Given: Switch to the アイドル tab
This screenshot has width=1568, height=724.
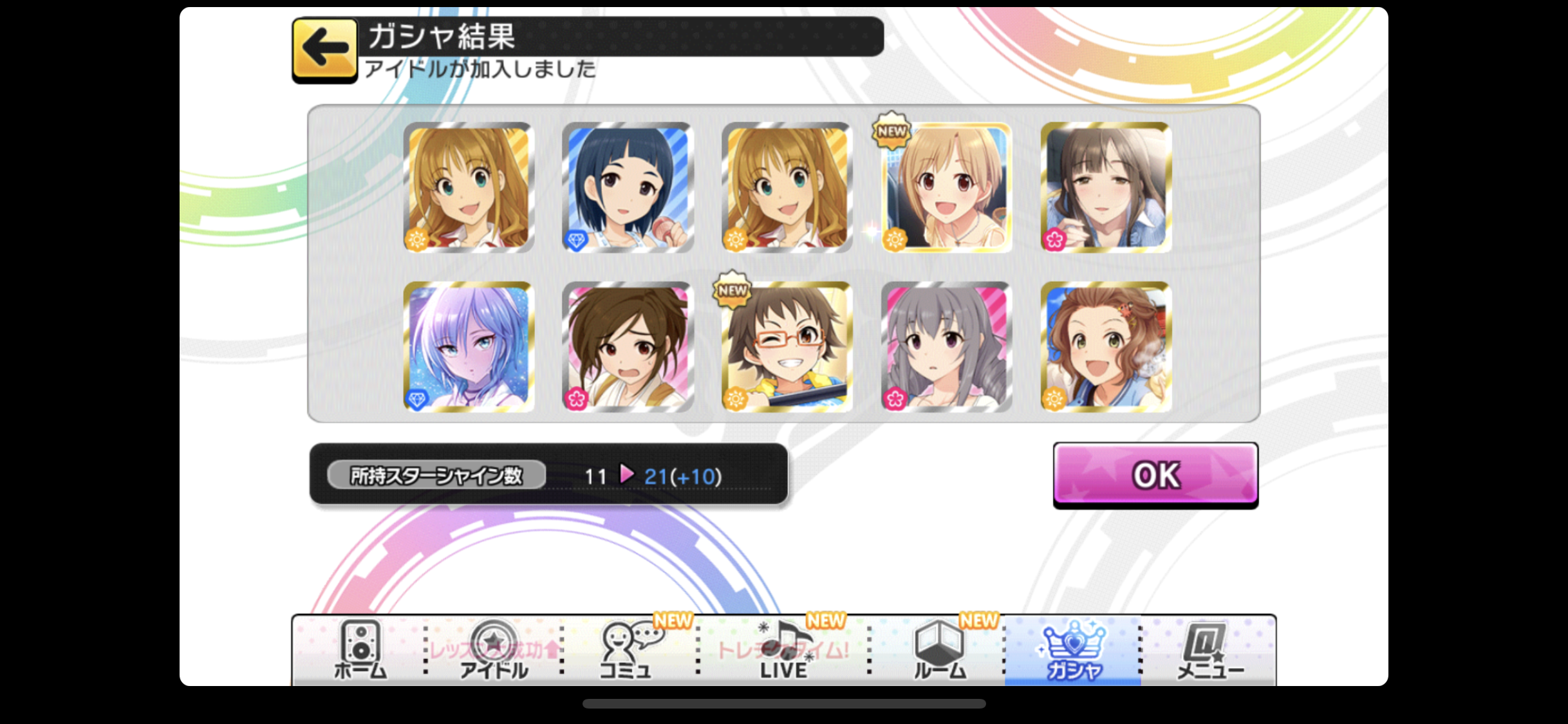Looking at the screenshot, I should point(493,650).
